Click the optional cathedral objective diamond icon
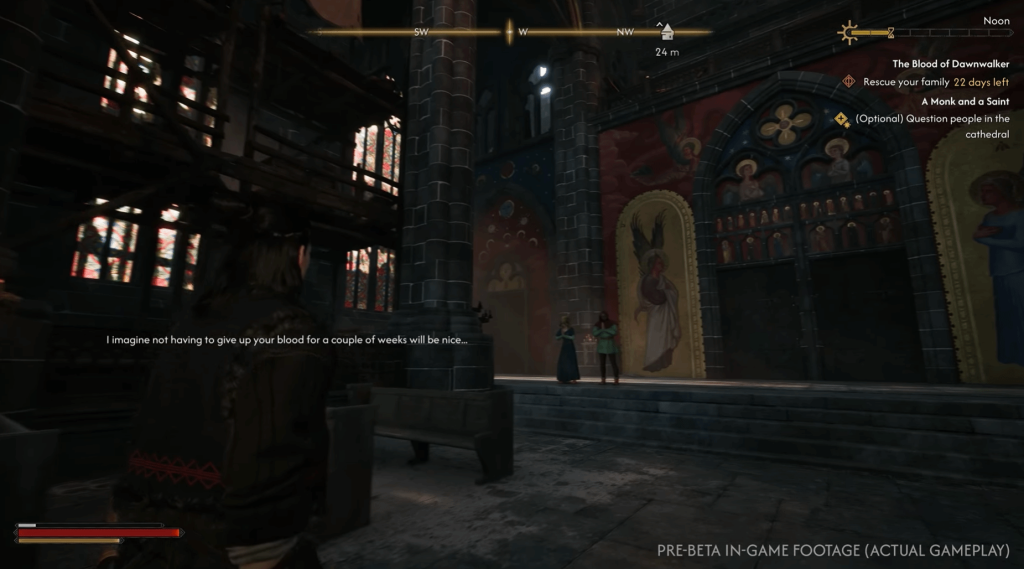The width and height of the screenshot is (1024, 569). point(842,119)
